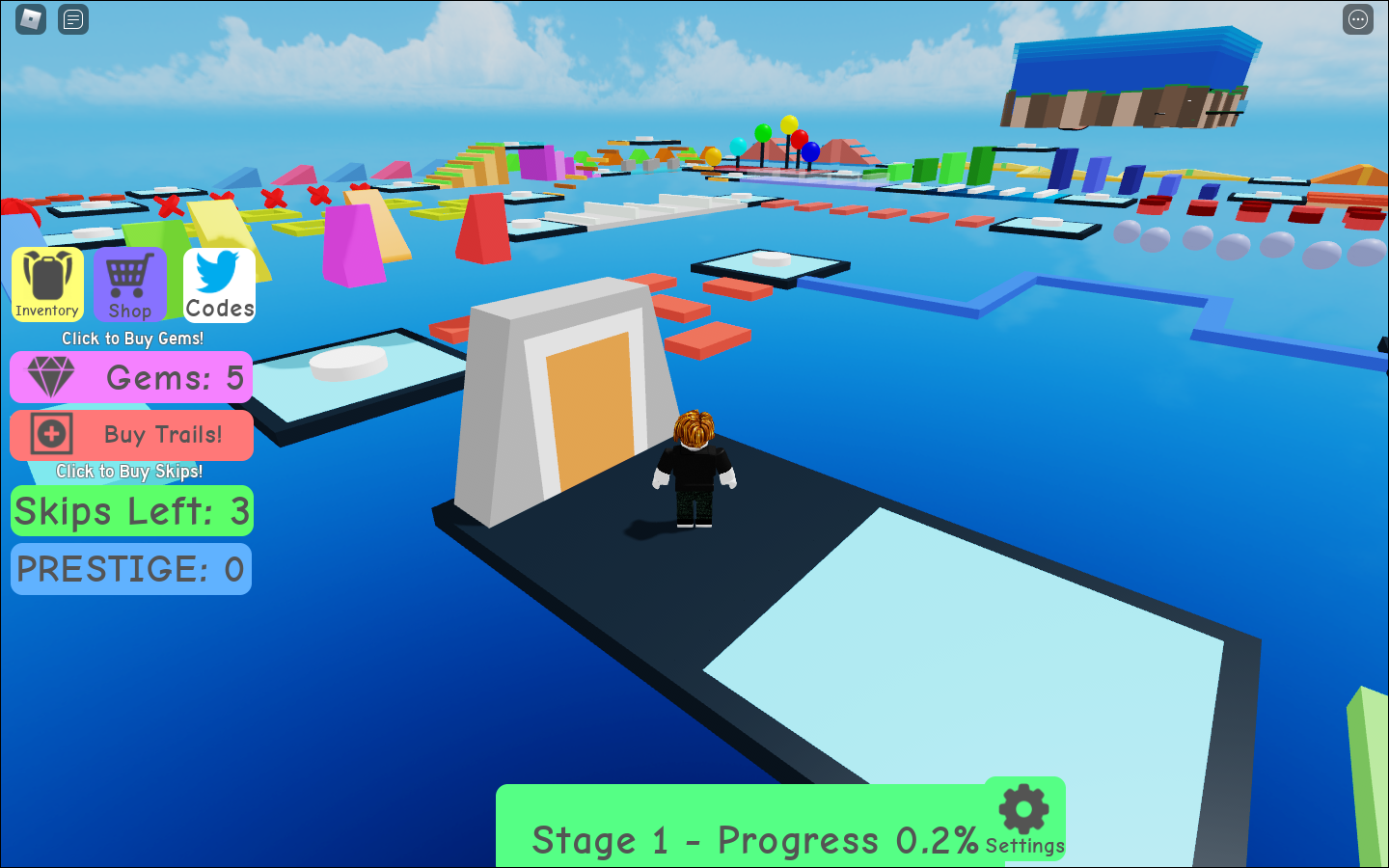Click the Click to Buy Gems prompt

coord(131,339)
